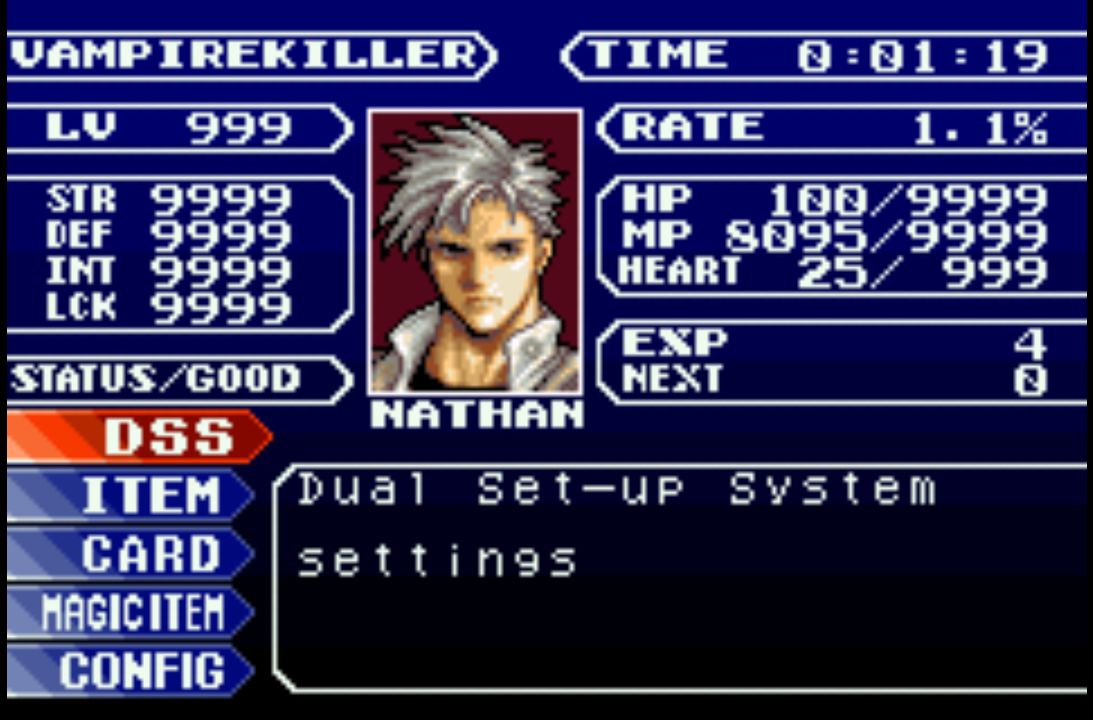Open the MAGIC ITEM menu
This screenshot has height=720, width=1093.
pyautogui.click(x=130, y=612)
